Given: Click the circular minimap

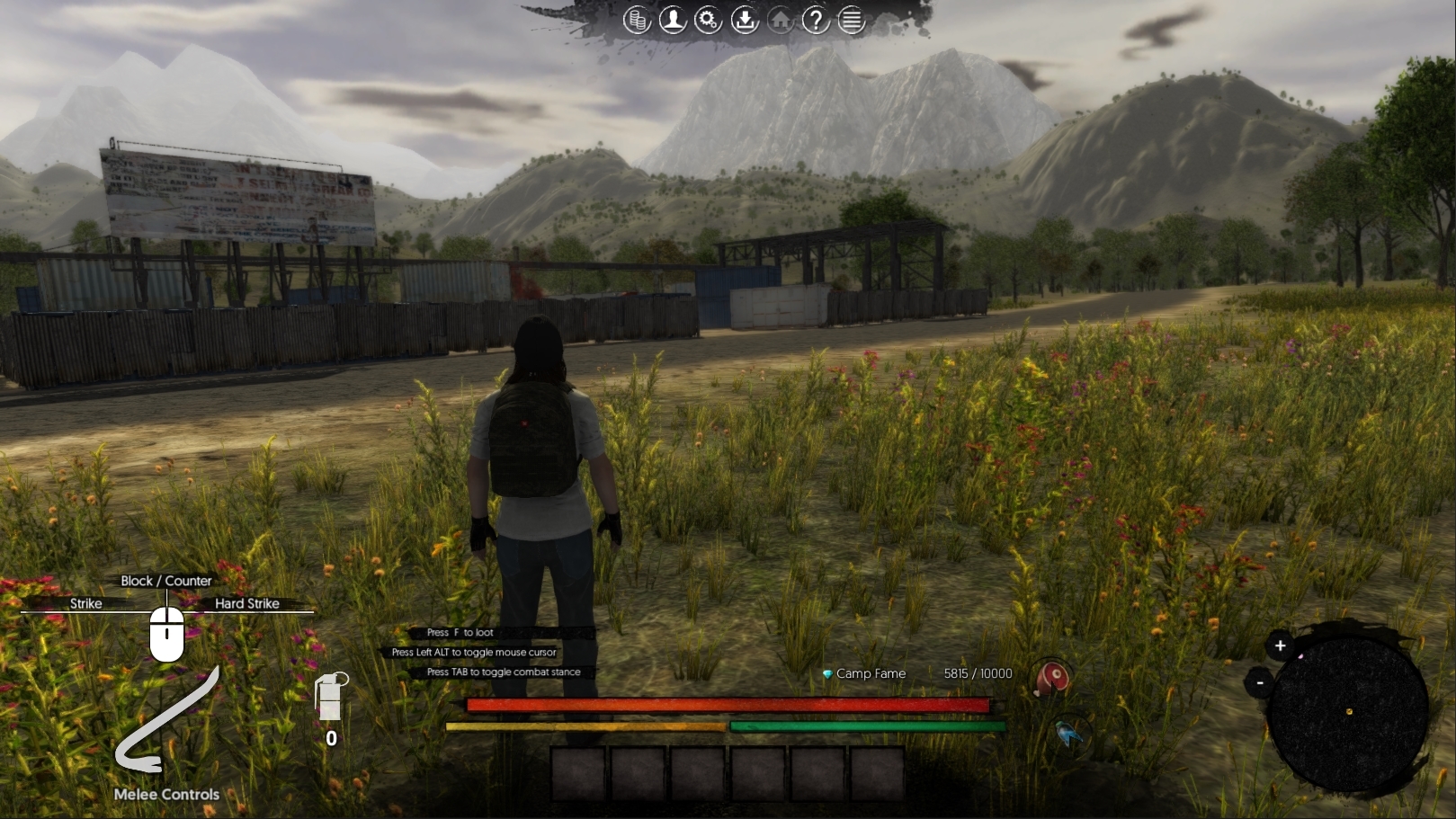Looking at the screenshot, I should 1348,712.
